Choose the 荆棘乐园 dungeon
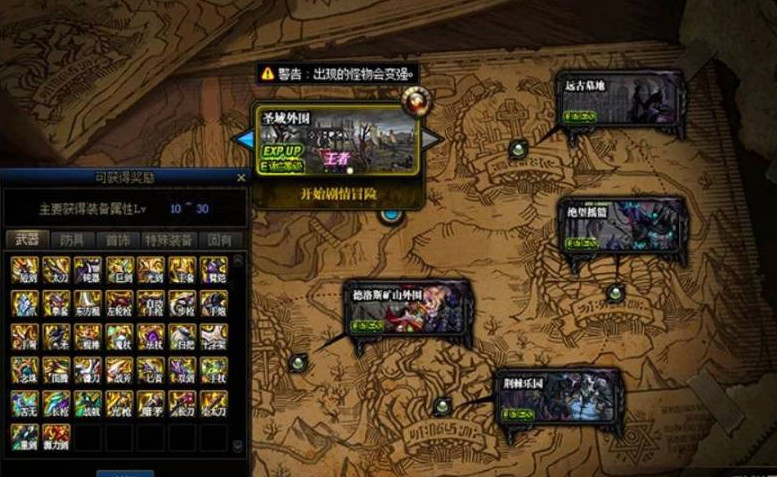The image size is (777, 477). [x=558, y=401]
